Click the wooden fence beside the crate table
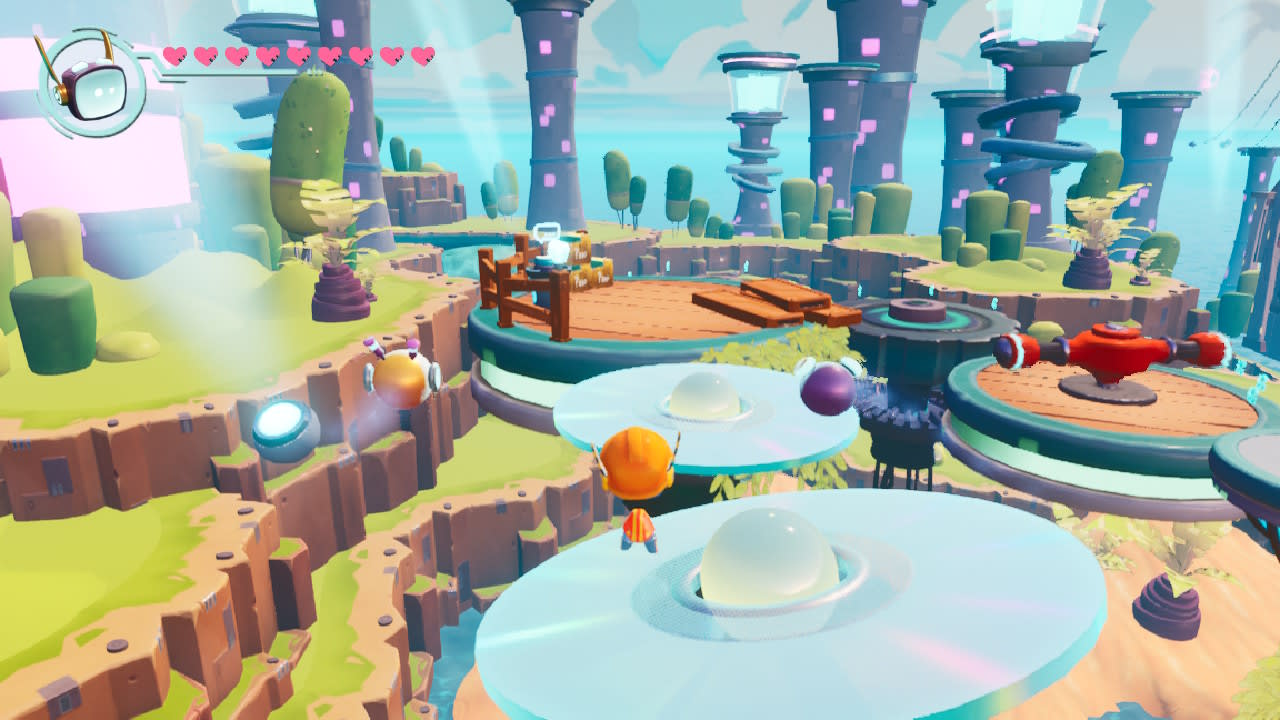 tap(512, 295)
